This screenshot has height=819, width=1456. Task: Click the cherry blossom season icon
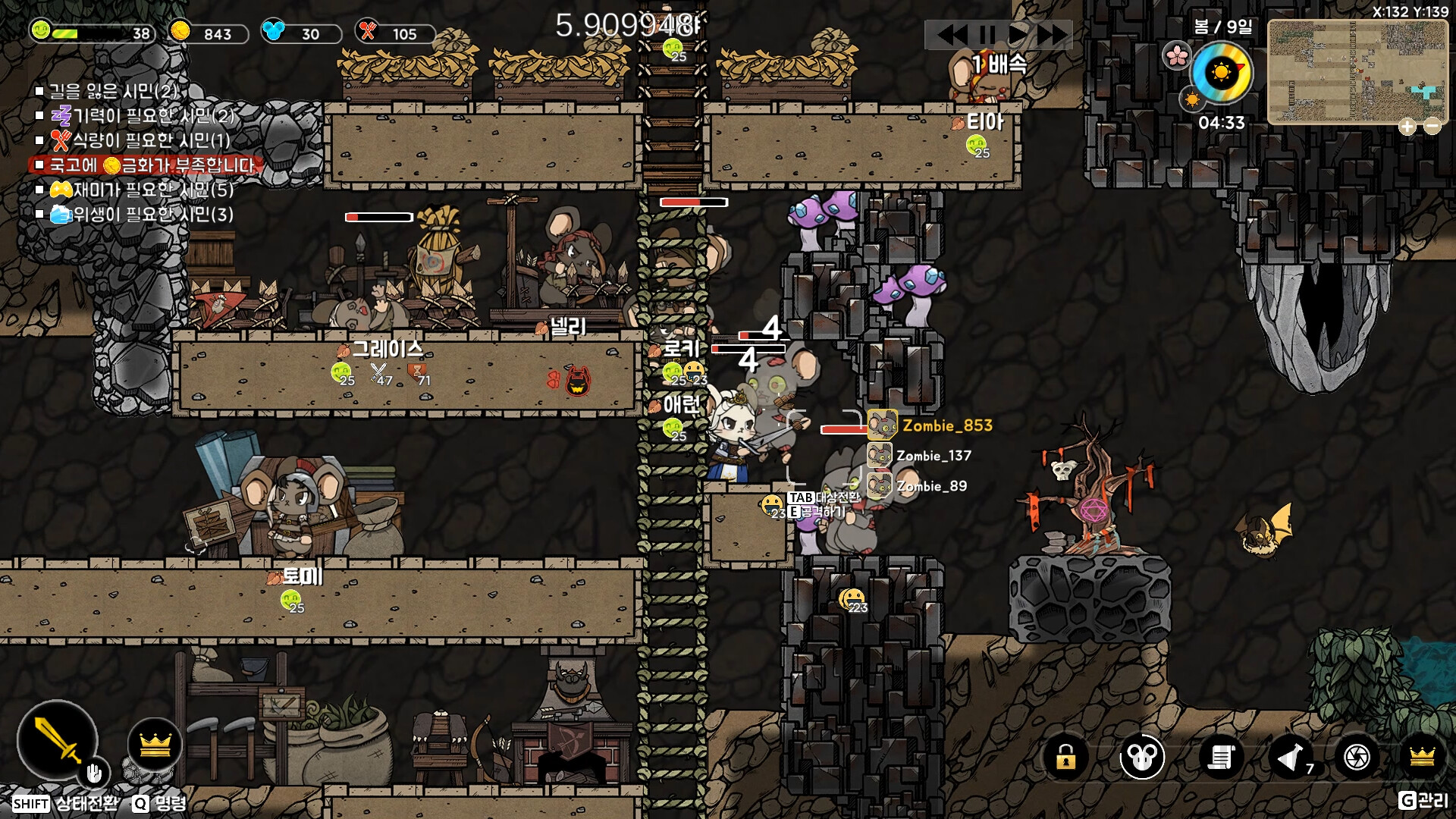point(1177,55)
